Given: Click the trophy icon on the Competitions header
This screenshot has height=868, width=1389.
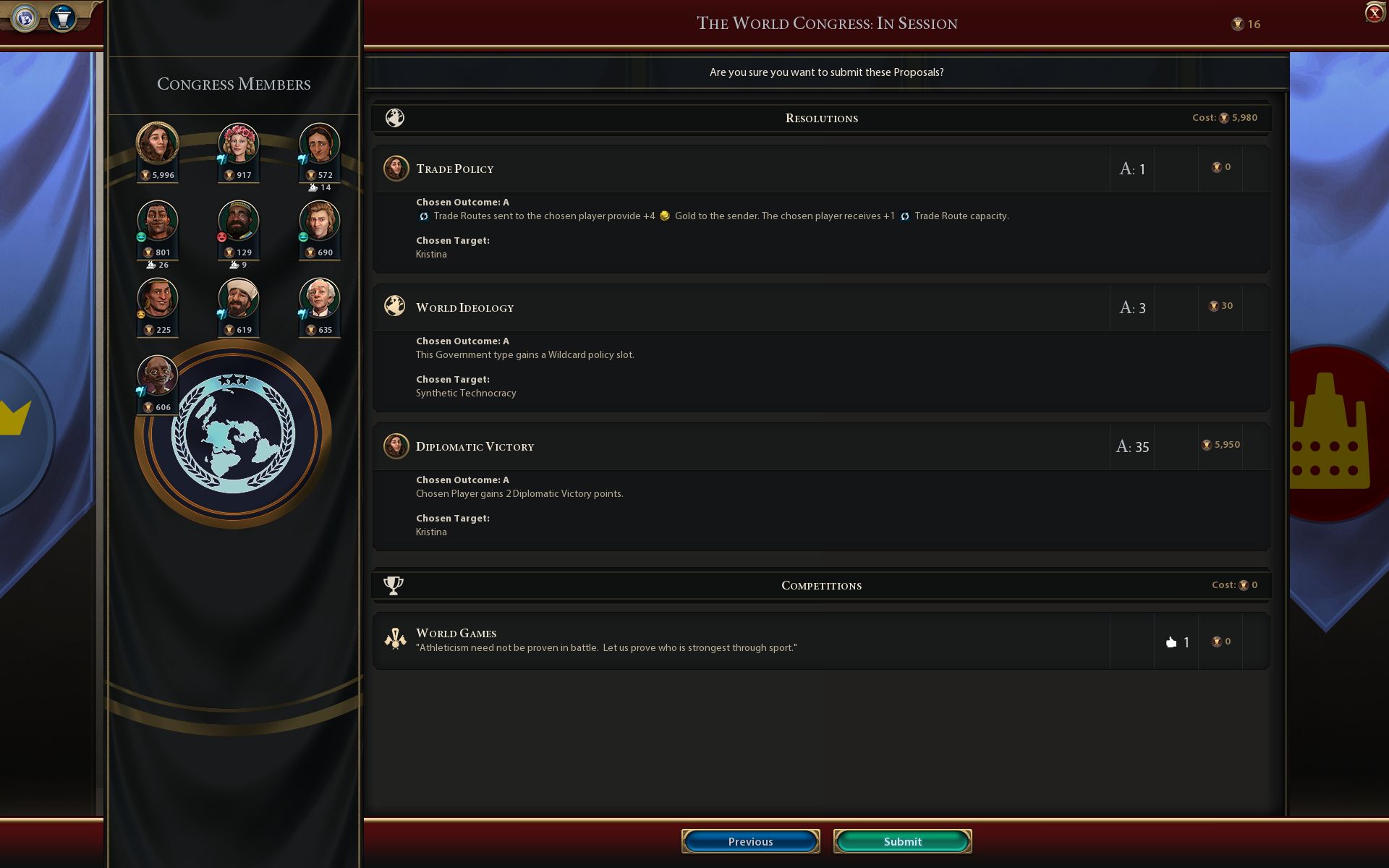Looking at the screenshot, I should [394, 584].
